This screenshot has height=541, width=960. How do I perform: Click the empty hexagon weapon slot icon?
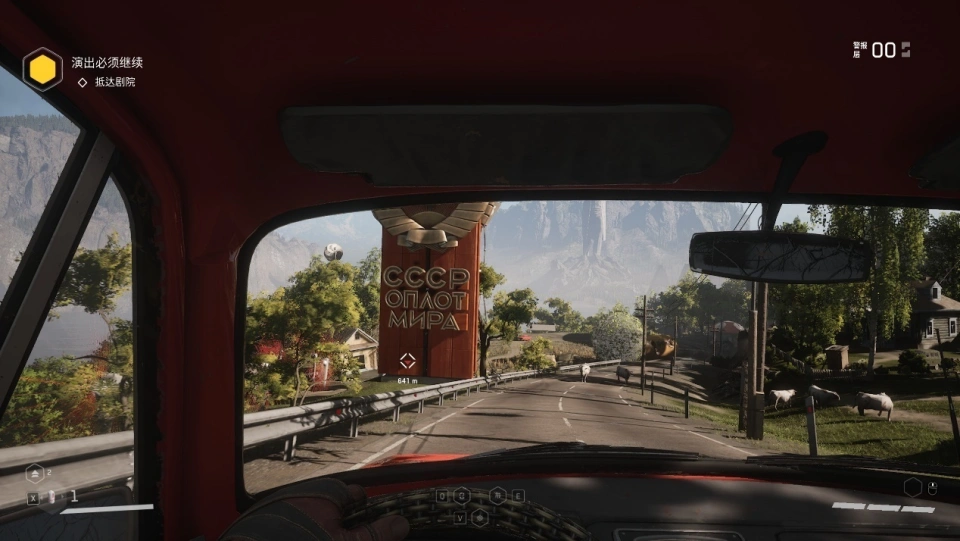click(912, 487)
